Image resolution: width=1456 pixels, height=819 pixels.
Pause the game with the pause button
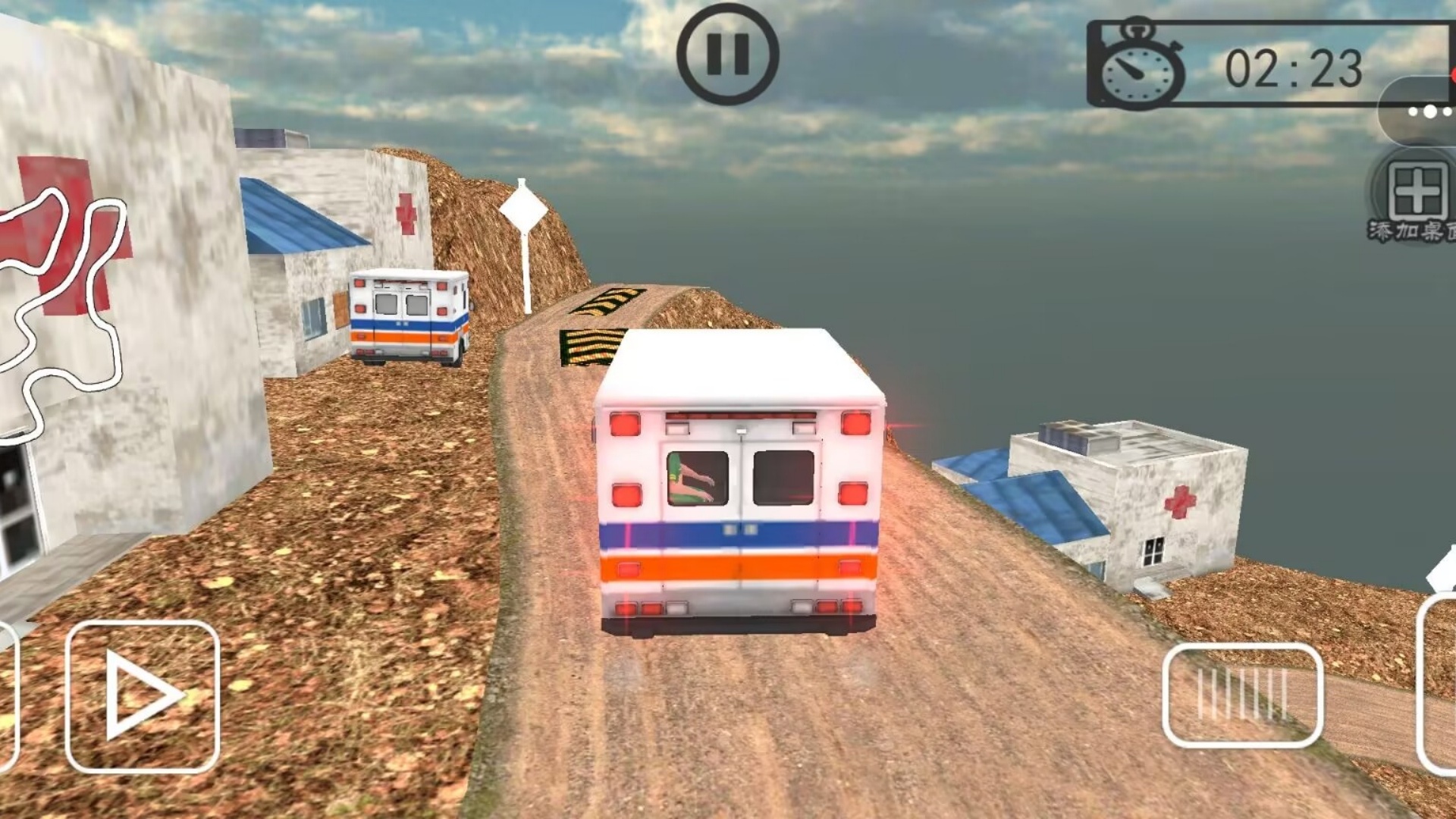[x=727, y=55]
